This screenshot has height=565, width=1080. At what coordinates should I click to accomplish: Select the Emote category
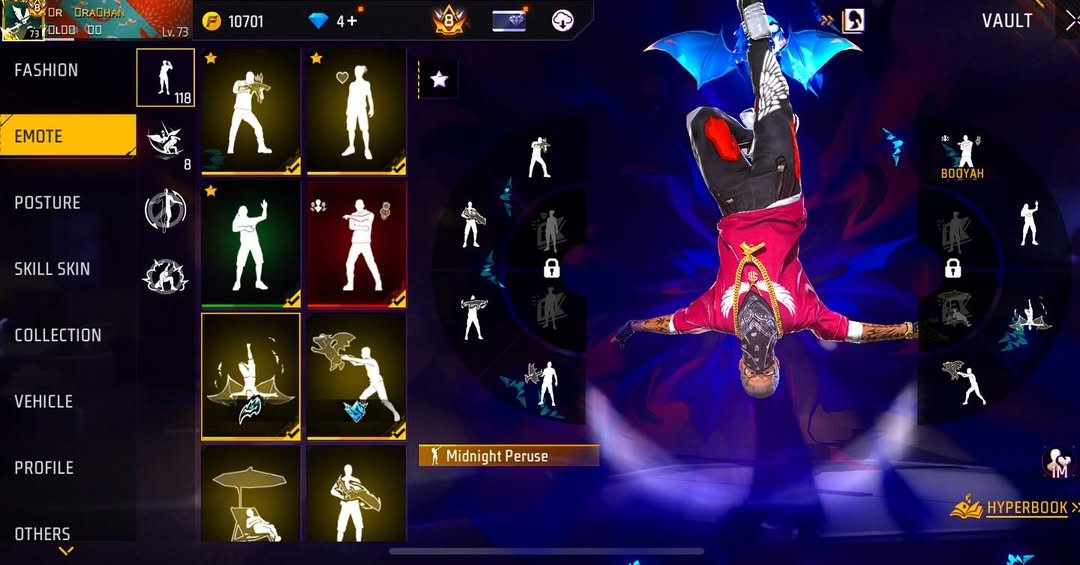click(x=40, y=136)
